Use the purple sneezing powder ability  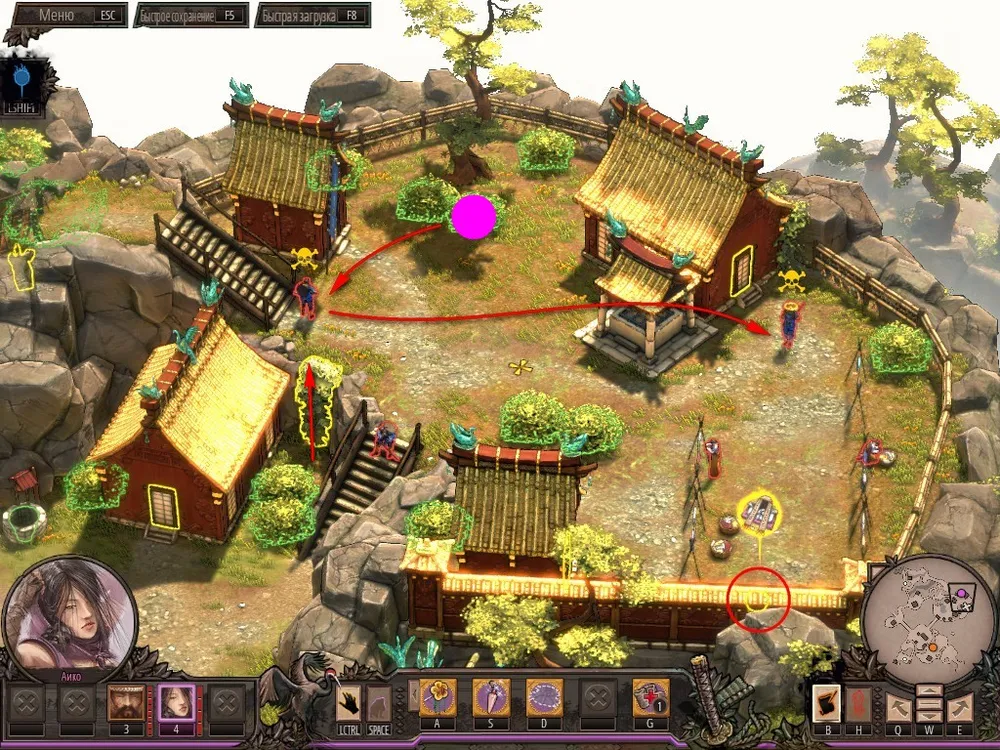545,697
